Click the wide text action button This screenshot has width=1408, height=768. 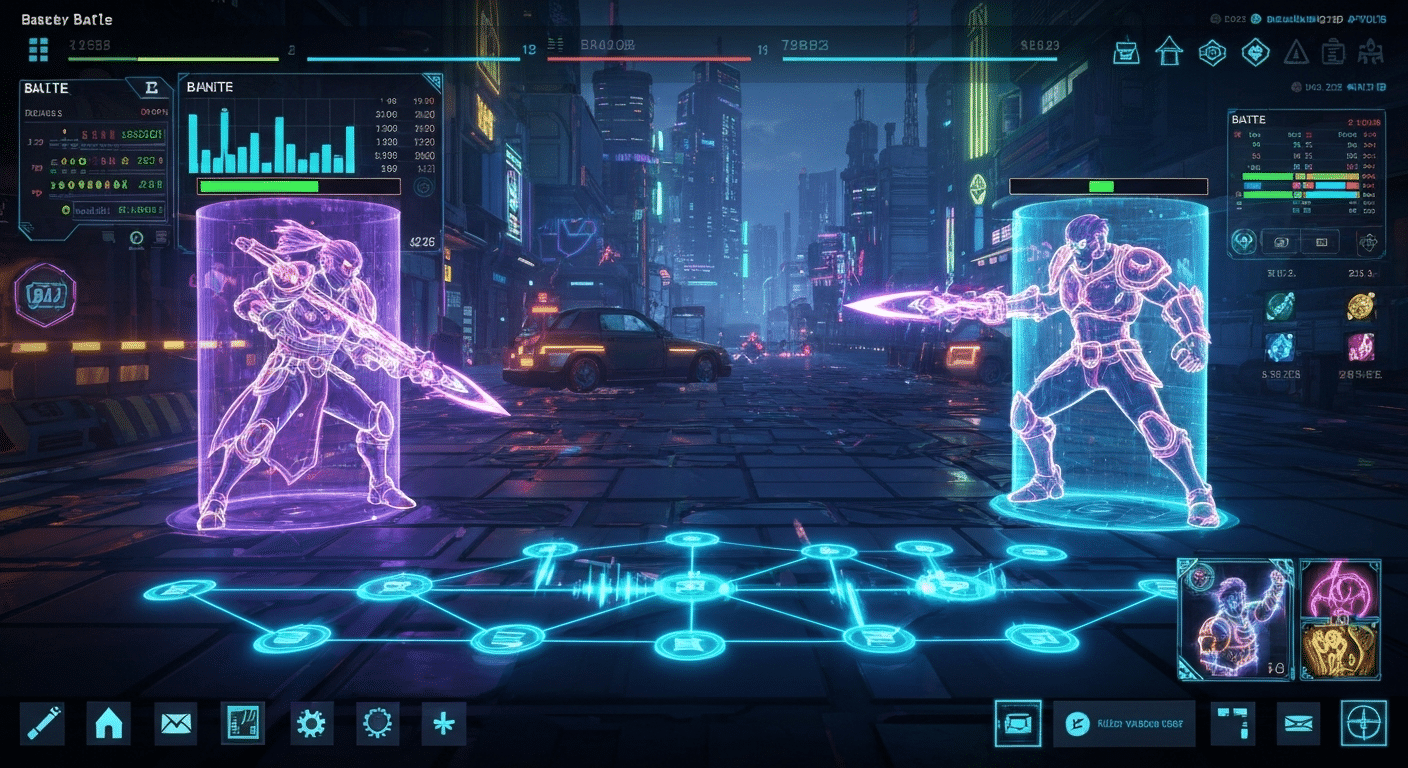point(1124,723)
